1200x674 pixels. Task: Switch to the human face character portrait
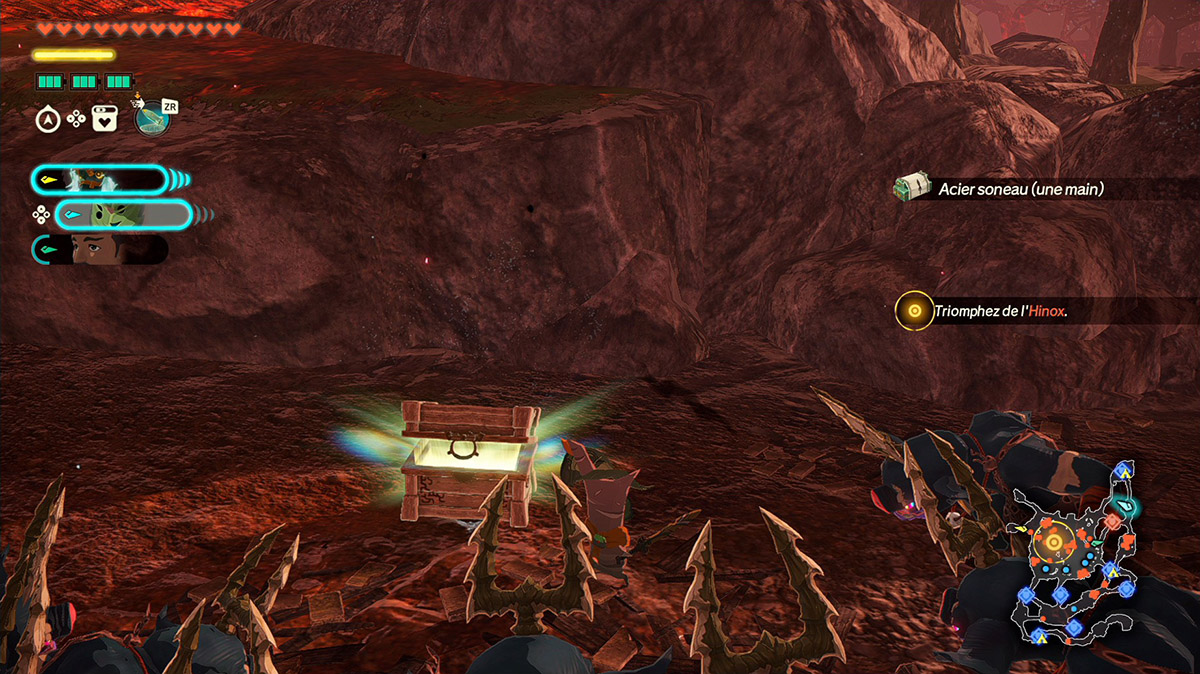coord(100,249)
